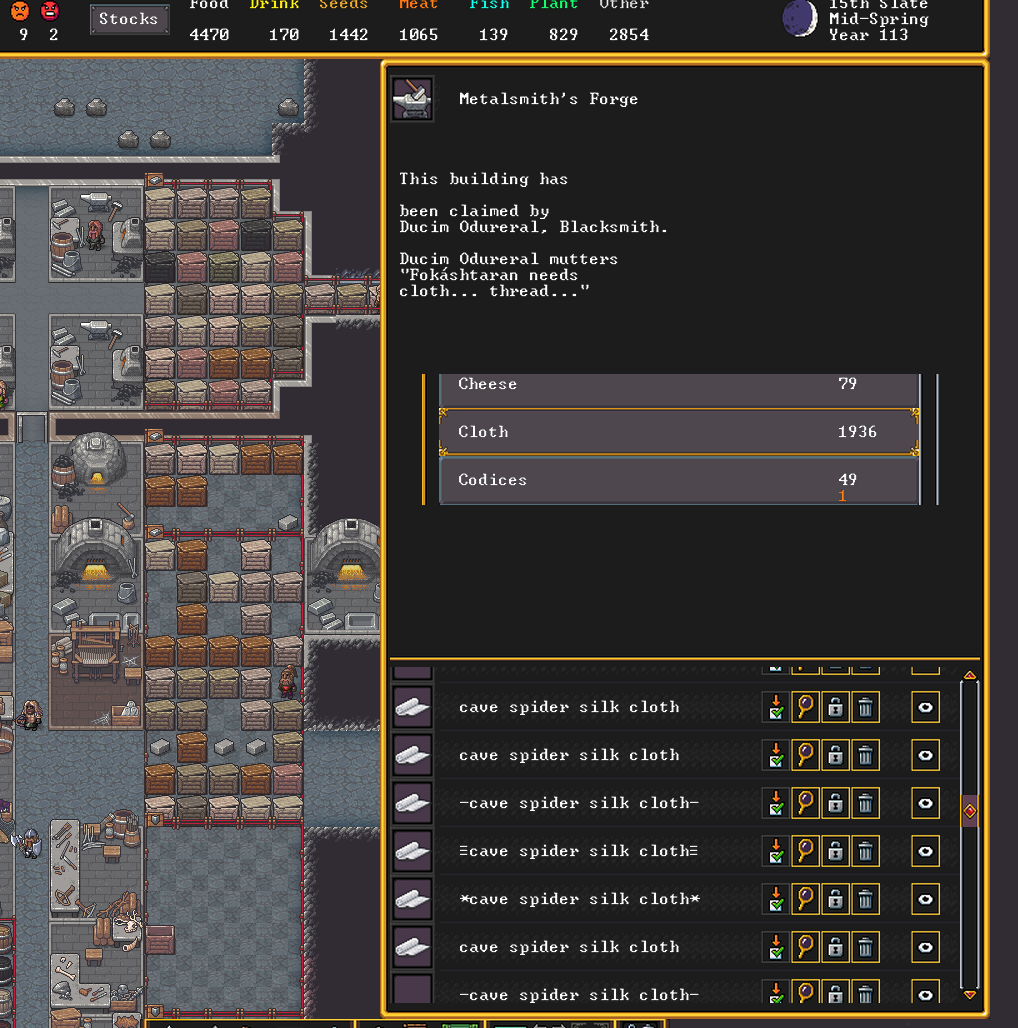Choose the Cheese stock category
The image size is (1018, 1028).
click(x=679, y=386)
